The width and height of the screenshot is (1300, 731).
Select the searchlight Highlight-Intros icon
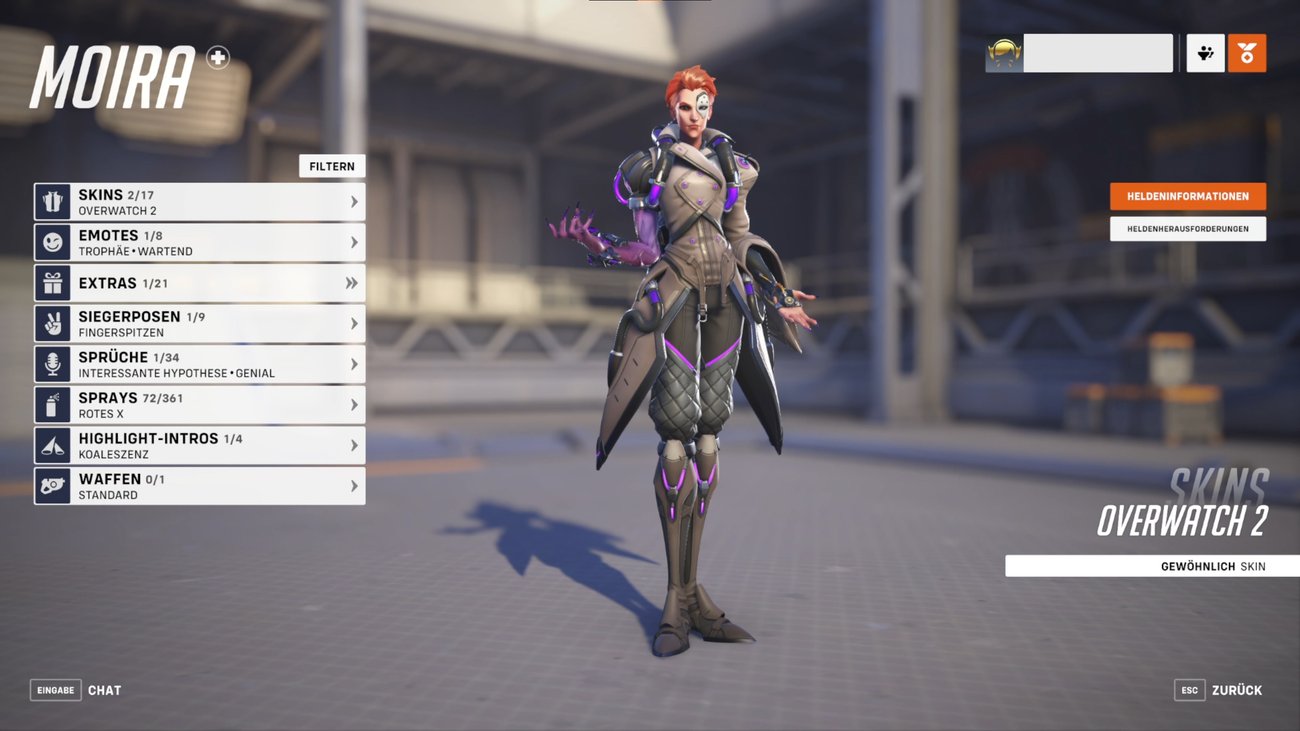coord(52,444)
